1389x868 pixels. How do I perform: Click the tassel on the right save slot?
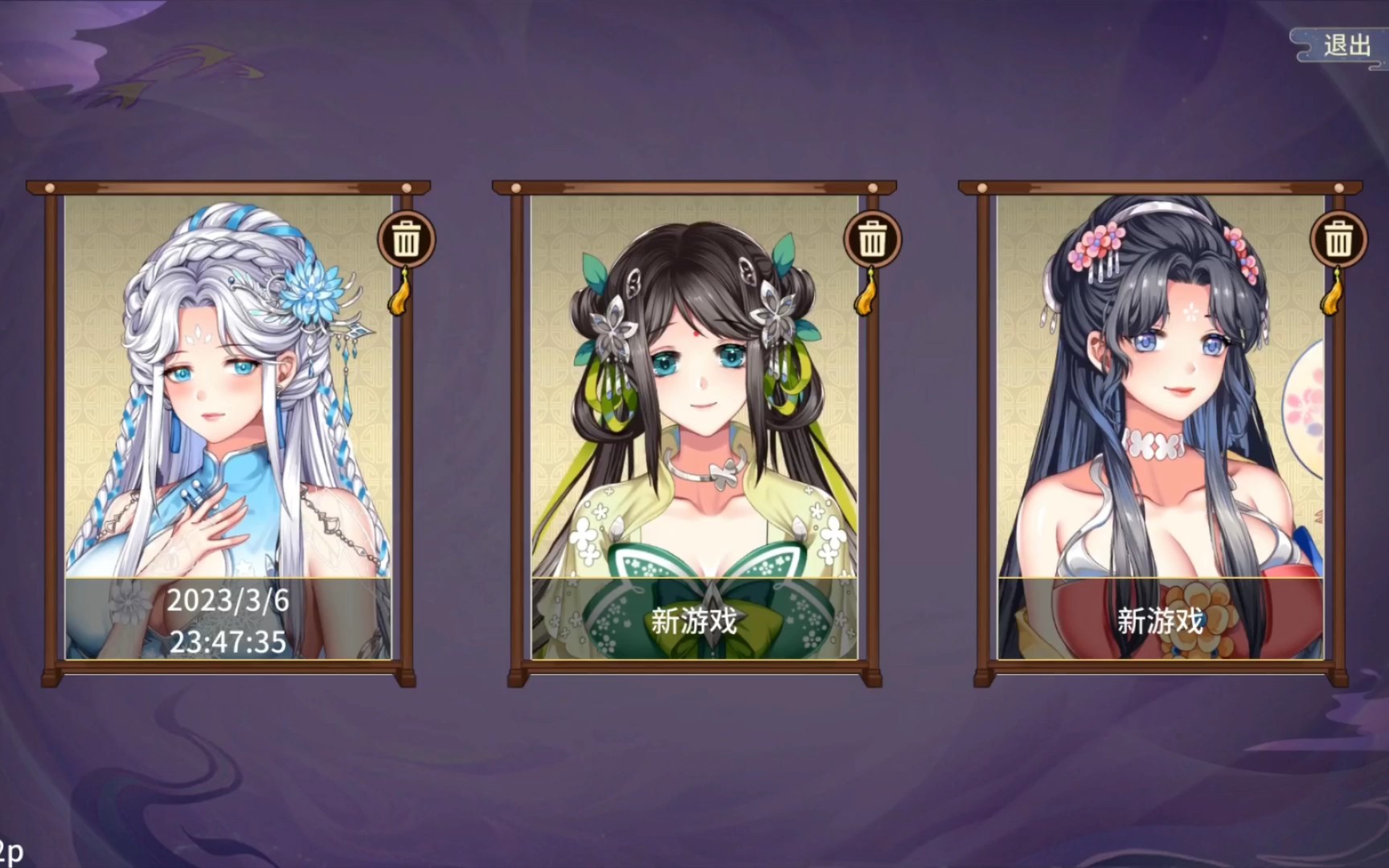1333,297
